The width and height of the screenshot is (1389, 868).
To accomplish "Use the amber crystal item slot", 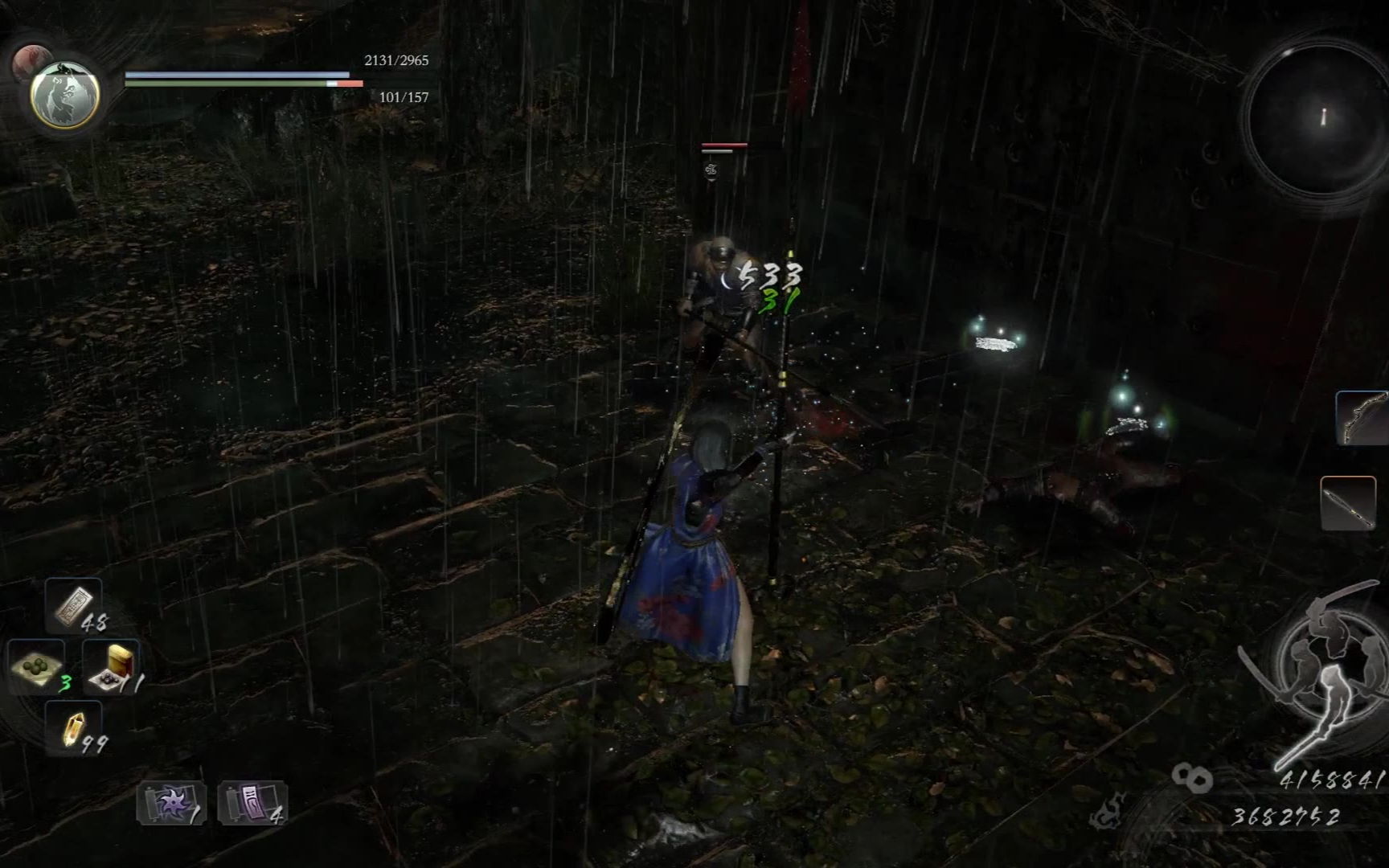I will (74, 728).
